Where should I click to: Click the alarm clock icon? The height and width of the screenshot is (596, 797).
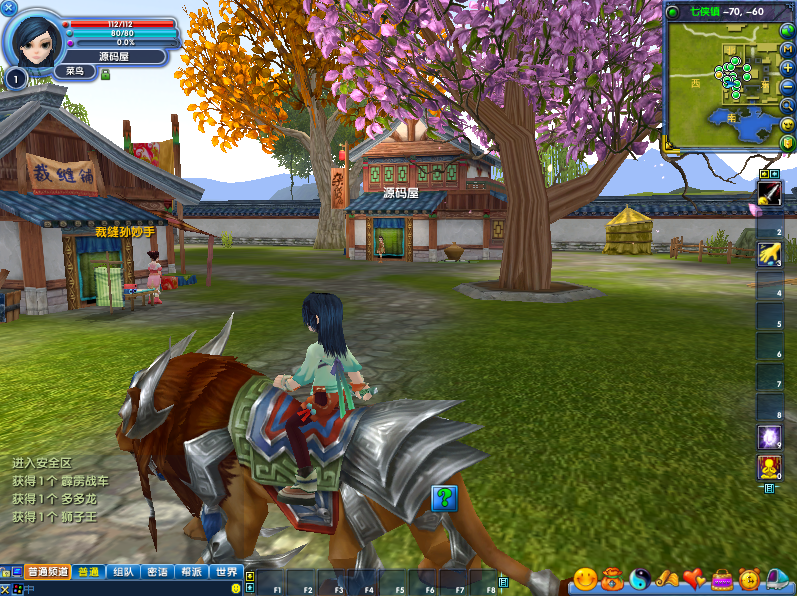pyautogui.click(x=749, y=579)
